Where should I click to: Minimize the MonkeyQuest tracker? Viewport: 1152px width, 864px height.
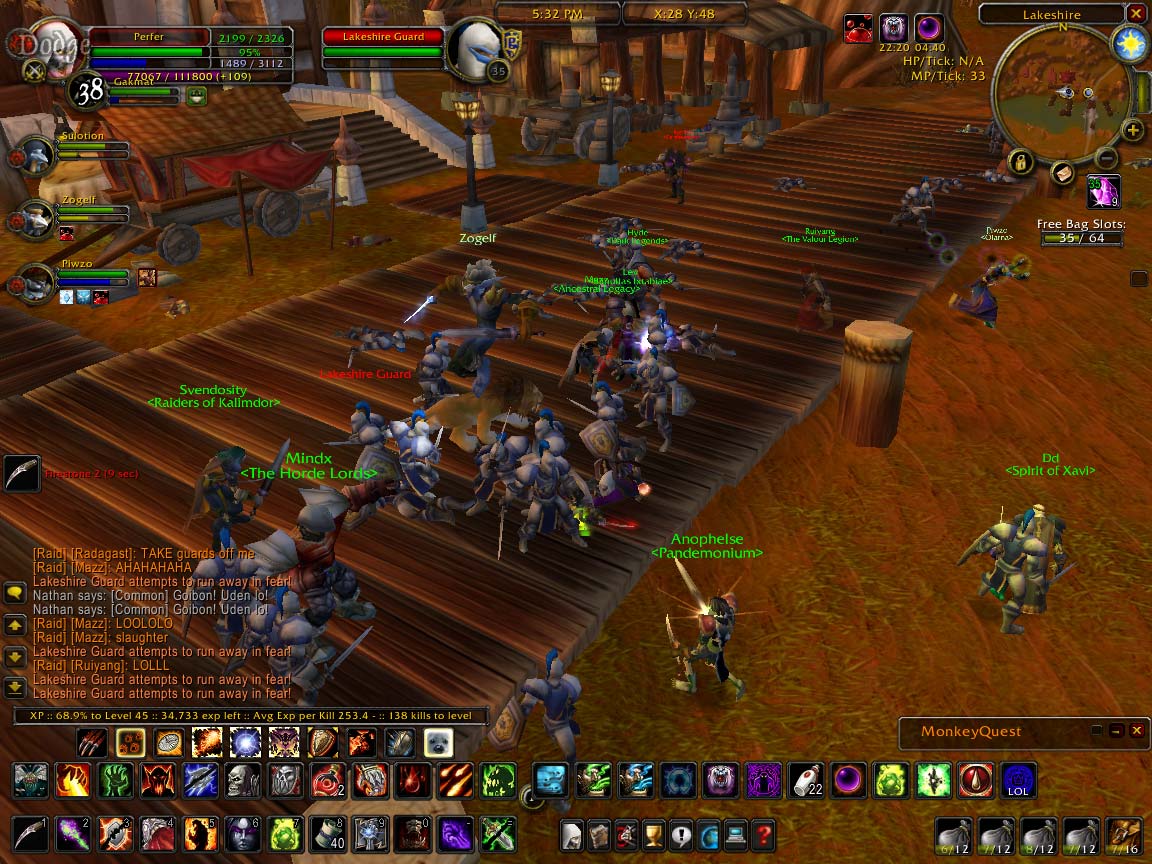click(1116, 731)
